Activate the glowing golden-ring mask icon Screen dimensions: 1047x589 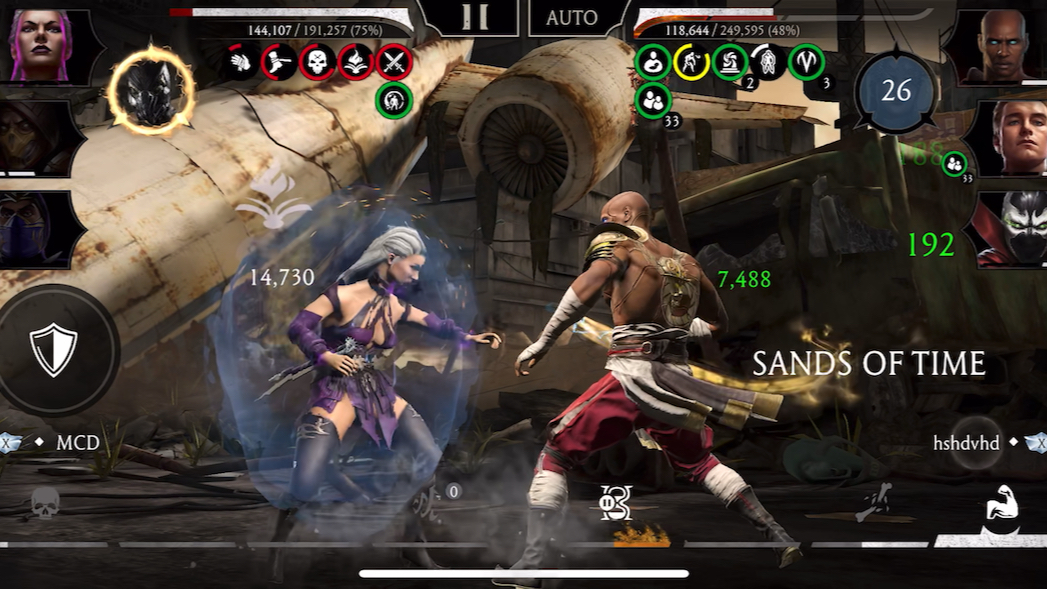[151, 91]
